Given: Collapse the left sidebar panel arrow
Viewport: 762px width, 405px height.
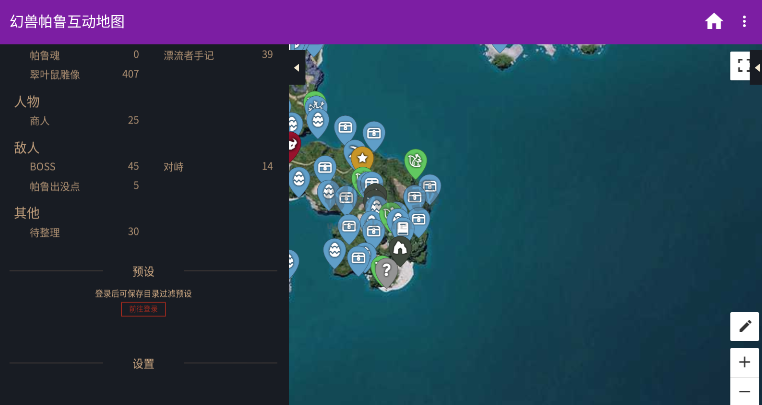Looking at the screenshot, I should pyautogui.click(x=296, y=67).
